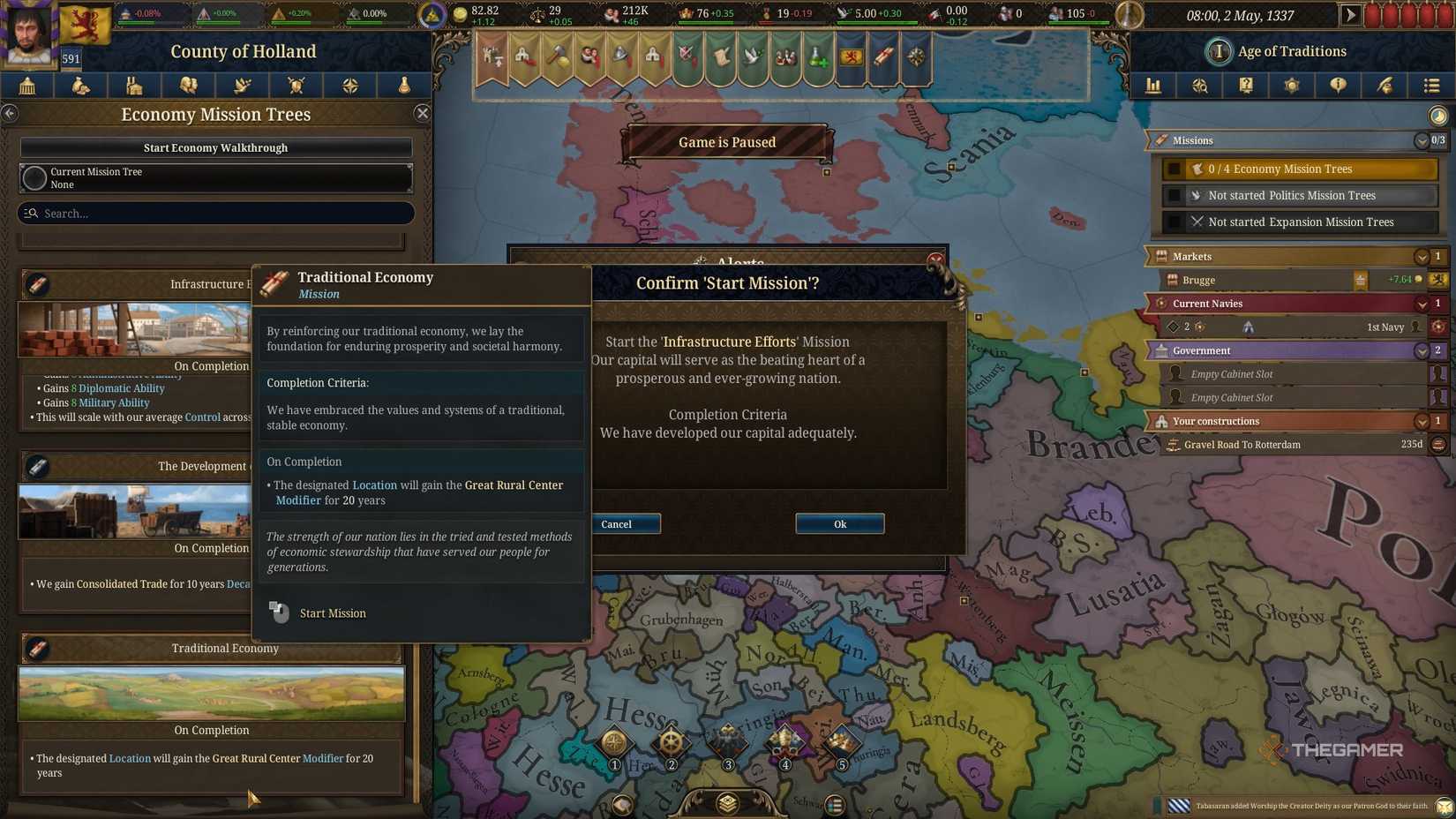Screen dimensions: 1456x819
Task: Toggle the Politics Mission Trees checkbox
Action: pos(1175,195)
